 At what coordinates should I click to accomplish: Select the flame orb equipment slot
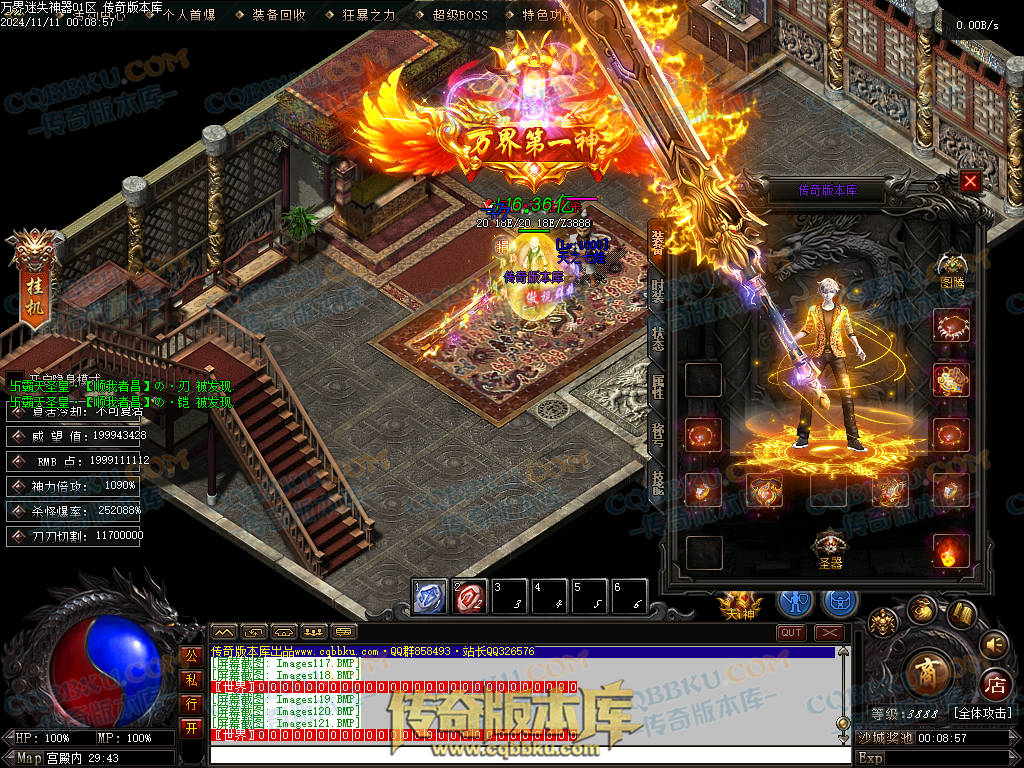[x=951, y=551]
